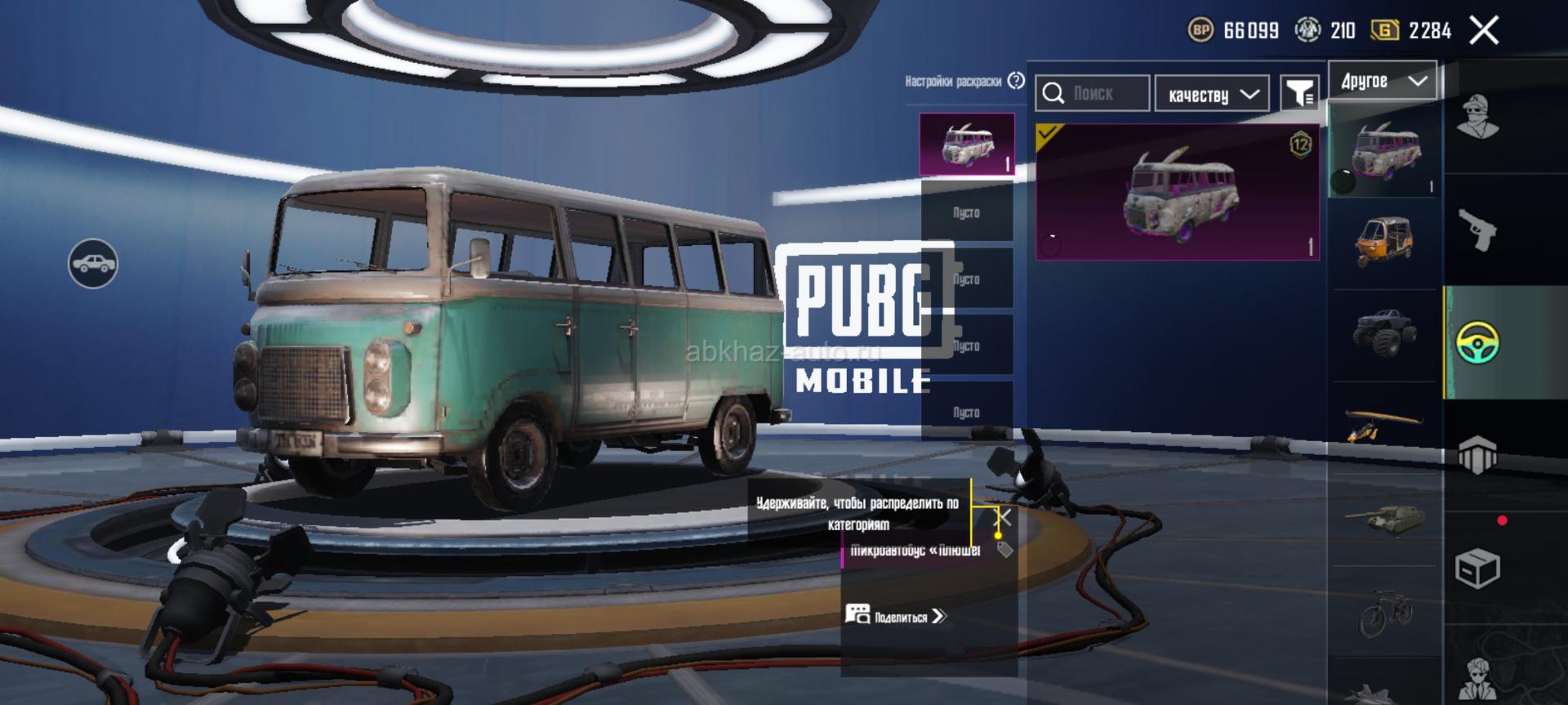Switch to the masked character outfit tab
Screen dimensions: 1568x705
tap(1477, 118)
